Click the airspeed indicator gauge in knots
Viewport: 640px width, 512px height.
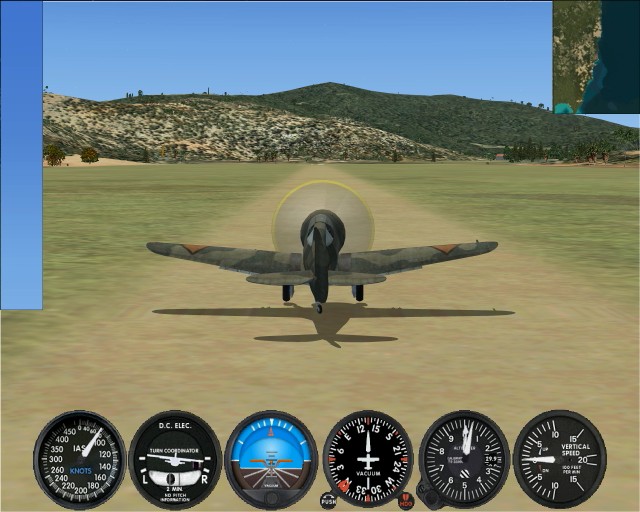coord(80,459)
